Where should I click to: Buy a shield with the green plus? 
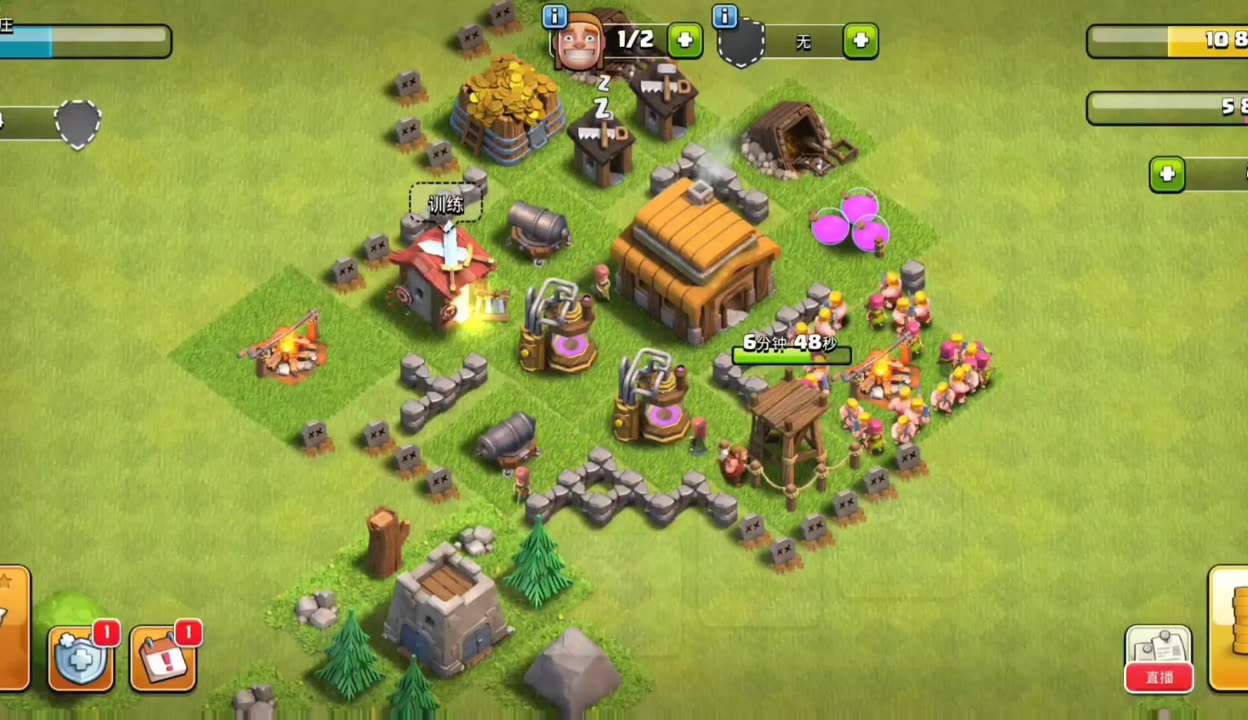point(860,41)
